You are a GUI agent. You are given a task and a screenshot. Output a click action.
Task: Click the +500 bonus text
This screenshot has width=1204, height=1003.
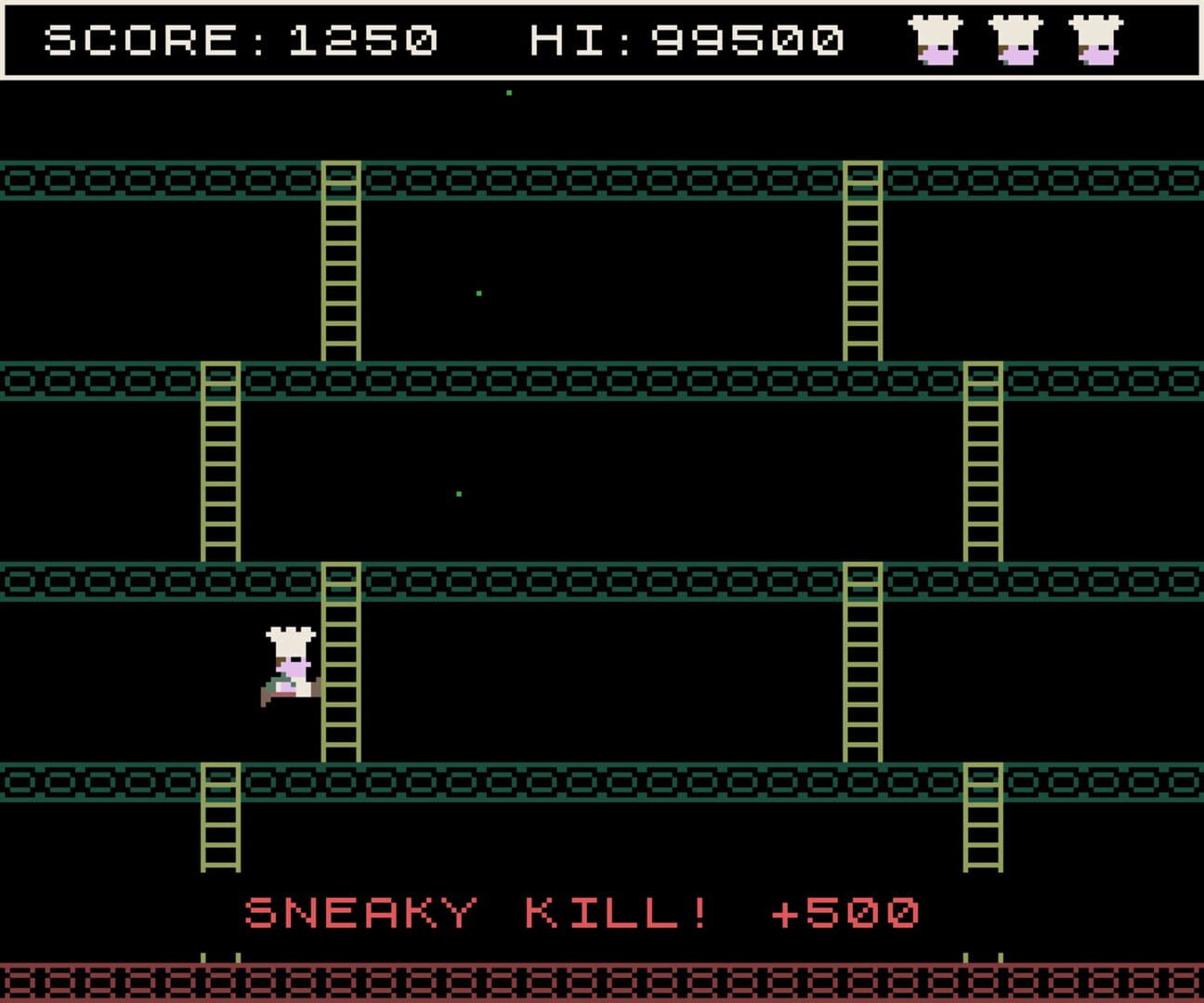click(x=847, y=913)
